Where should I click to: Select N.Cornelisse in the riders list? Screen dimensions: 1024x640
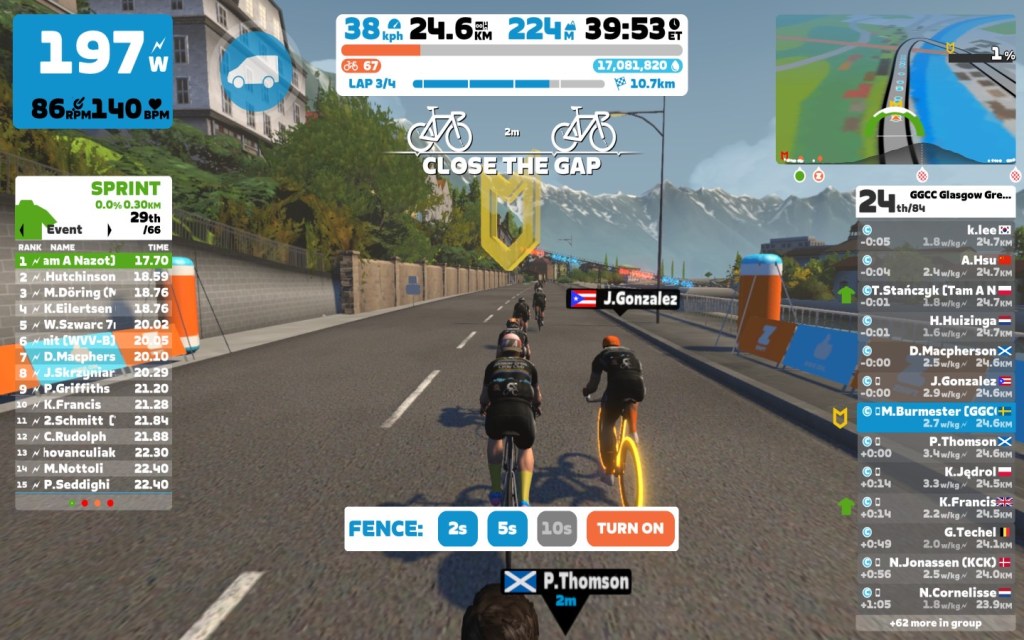point(936,598)
